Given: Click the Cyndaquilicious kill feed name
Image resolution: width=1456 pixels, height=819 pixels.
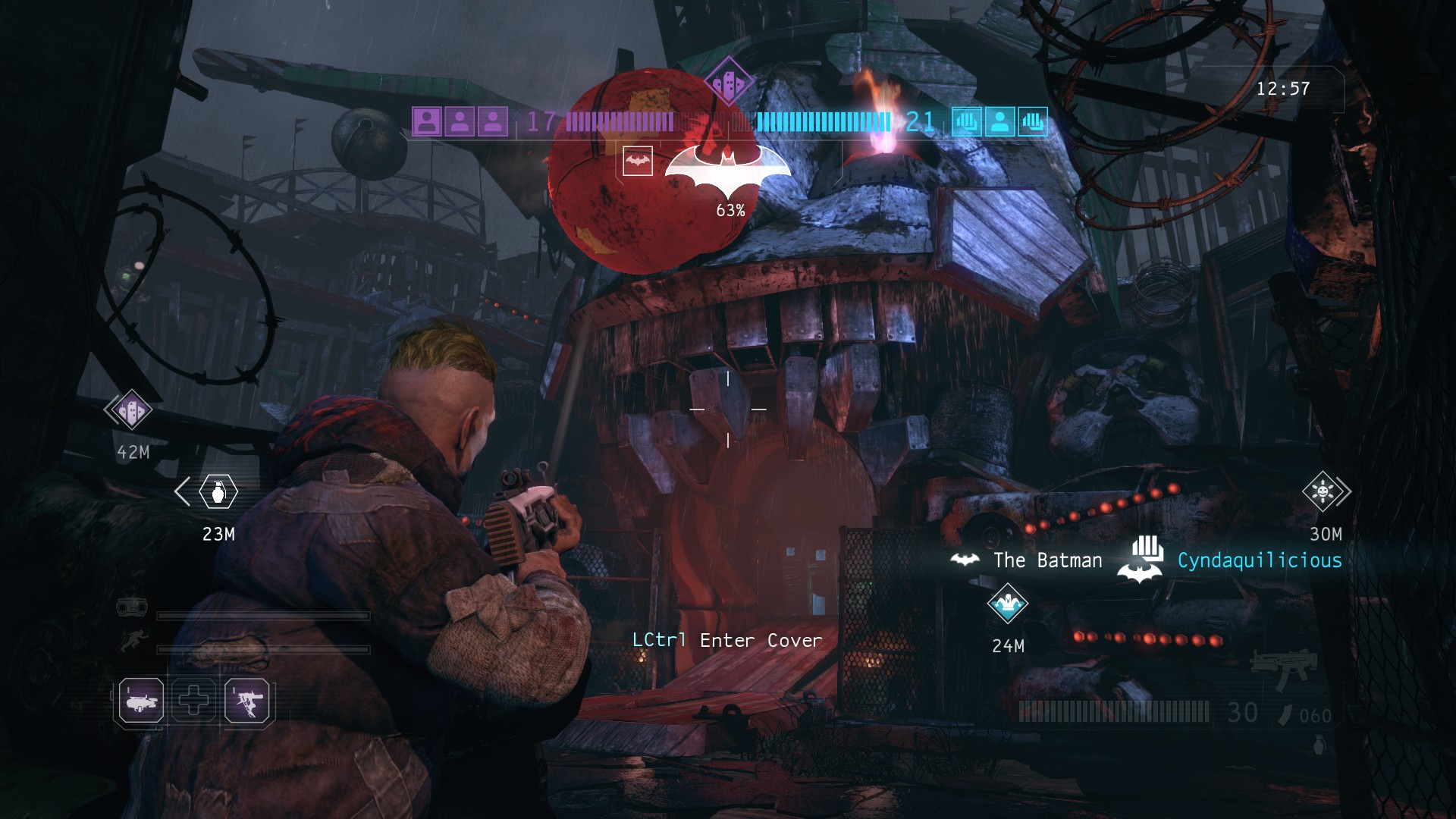Looking at the screenshot, I should click(x=1260, y=560).
